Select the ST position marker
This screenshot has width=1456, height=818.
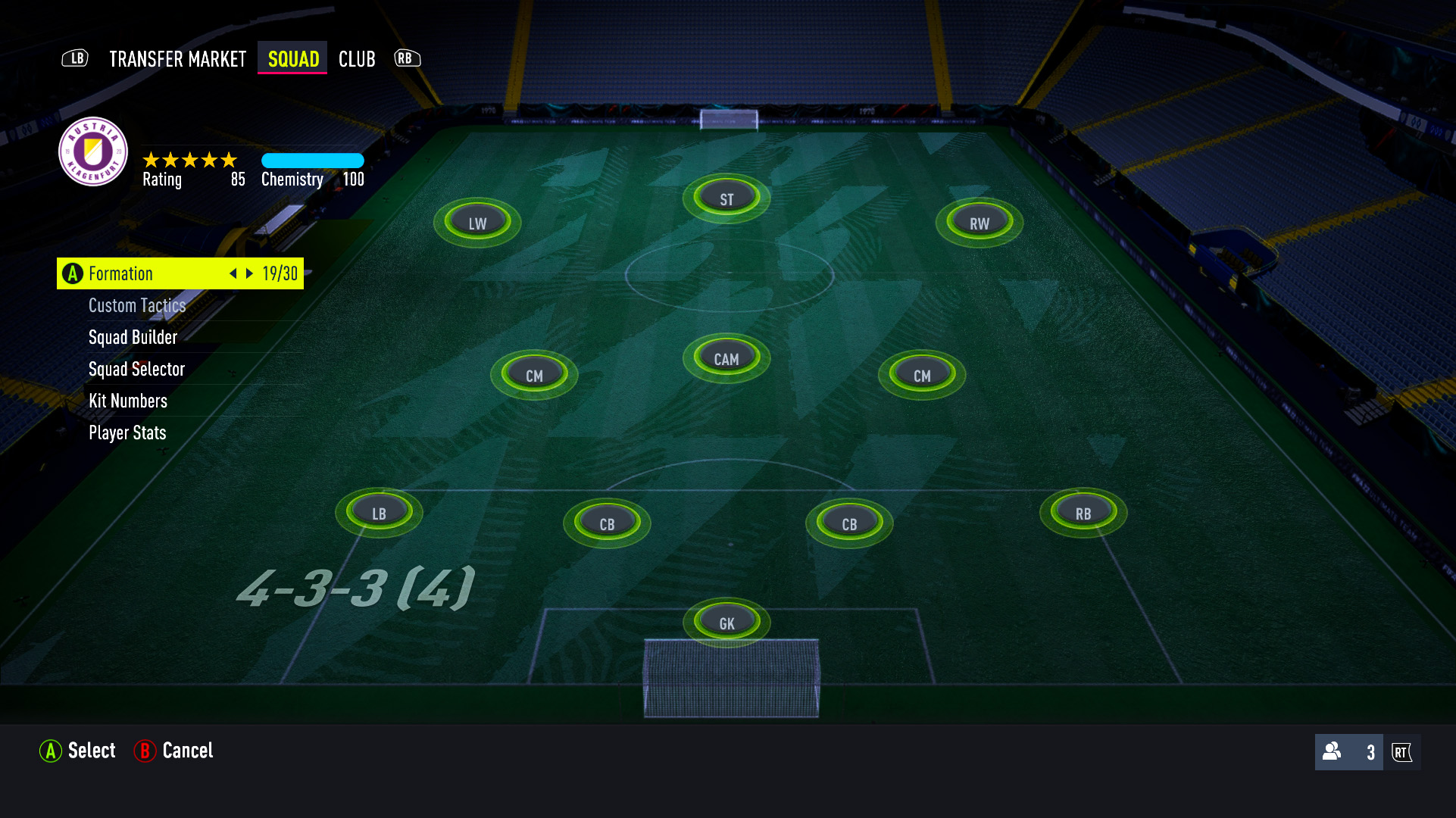click(x=725, y=197)
